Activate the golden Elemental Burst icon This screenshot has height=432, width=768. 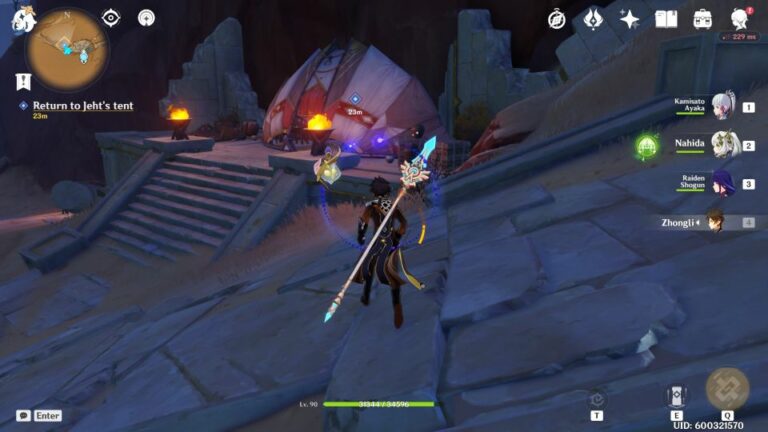click(727, 389)
